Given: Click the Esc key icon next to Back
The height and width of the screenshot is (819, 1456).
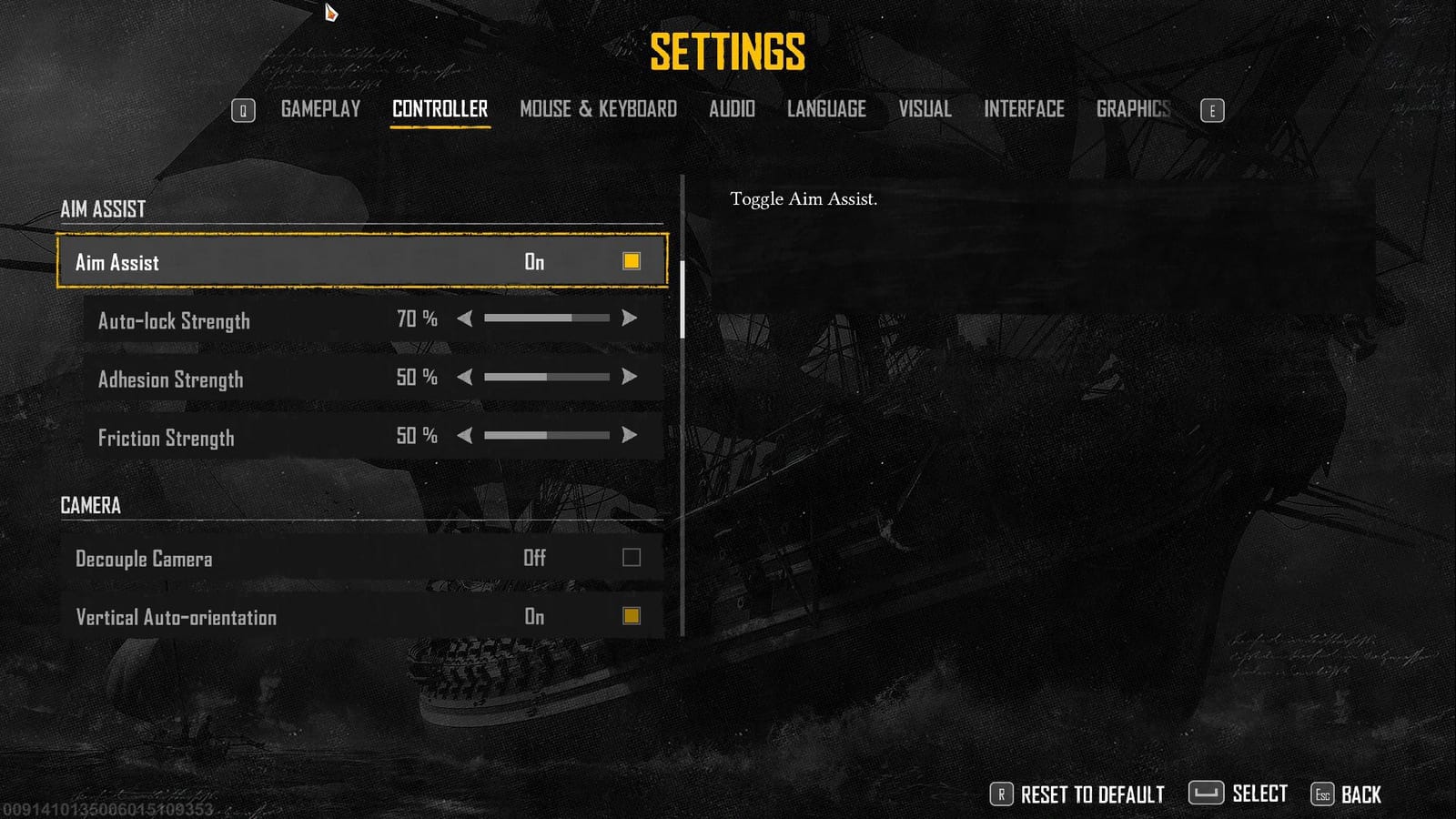Looking at the screenshot, I should (1321, 794).
